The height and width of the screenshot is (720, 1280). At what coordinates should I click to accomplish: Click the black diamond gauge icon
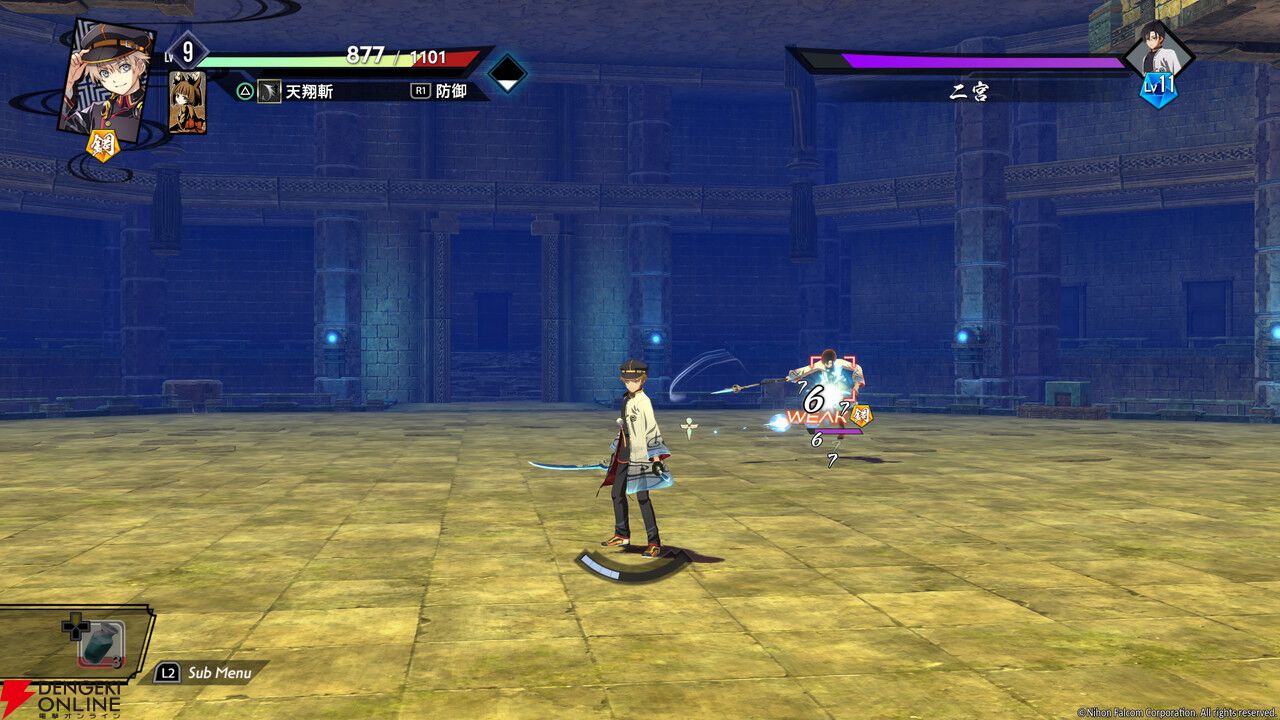point(507,73)
